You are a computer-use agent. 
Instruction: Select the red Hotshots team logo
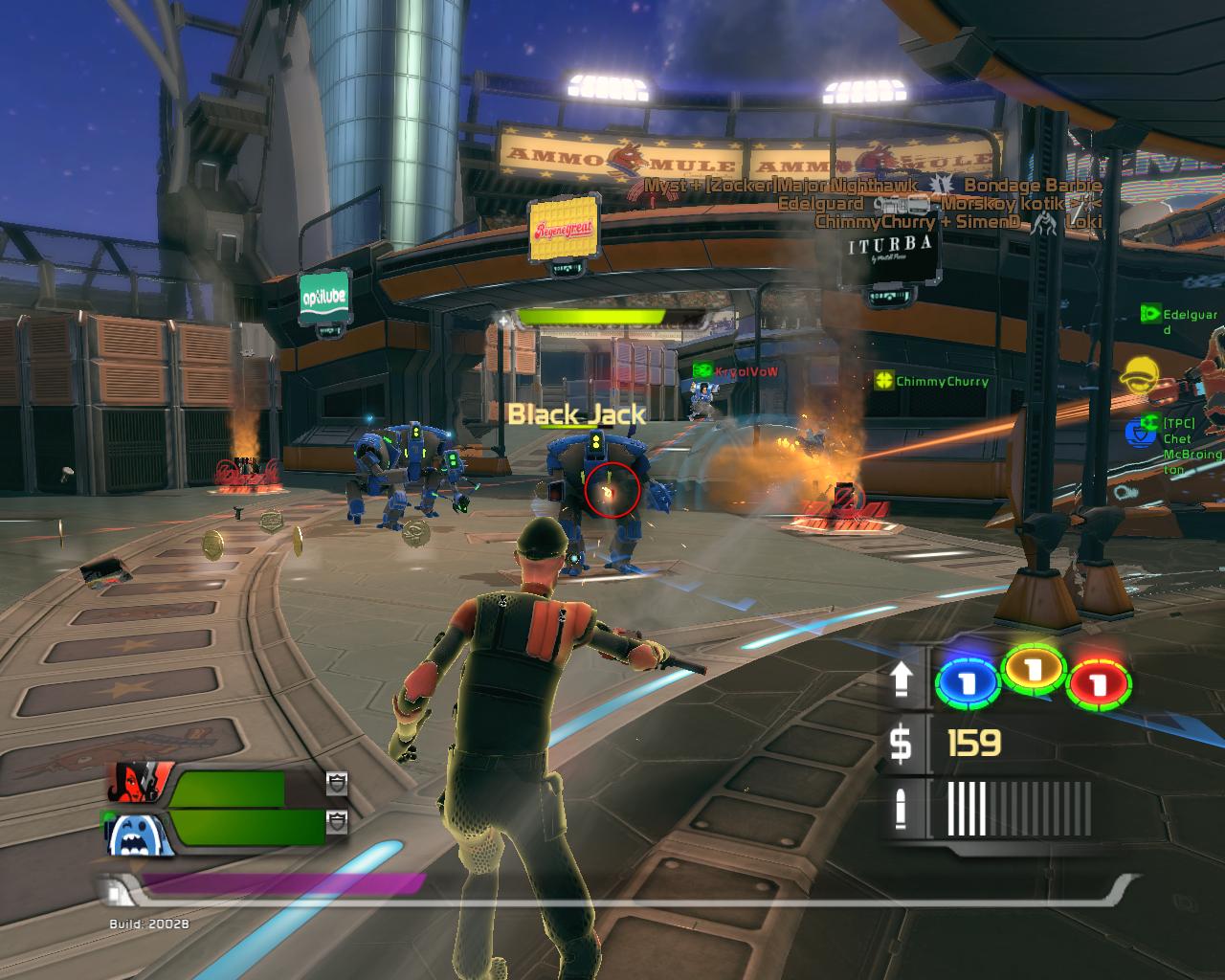140,783
